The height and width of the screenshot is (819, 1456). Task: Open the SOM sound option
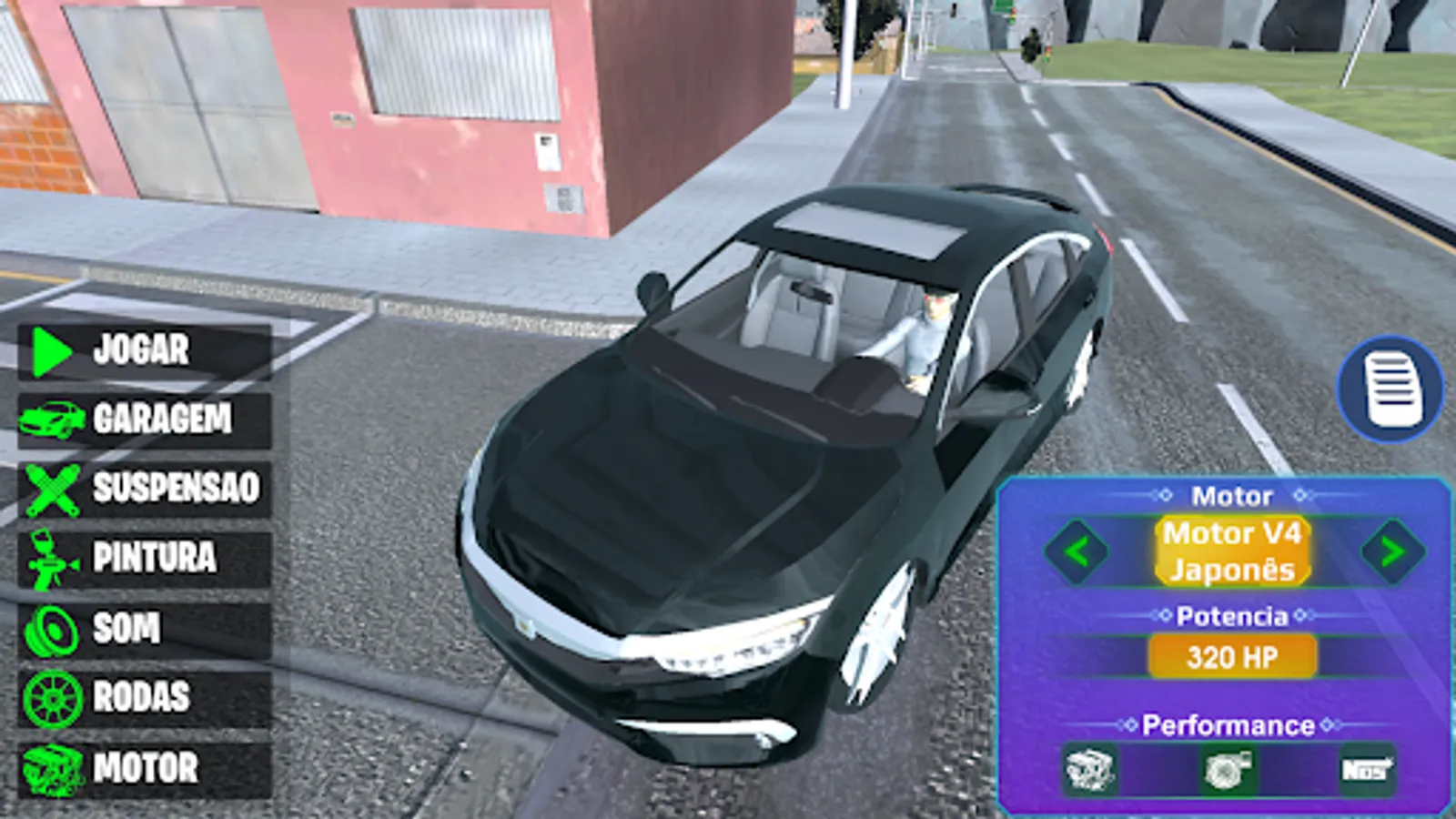pyautogui.click(x=126, y=628)
